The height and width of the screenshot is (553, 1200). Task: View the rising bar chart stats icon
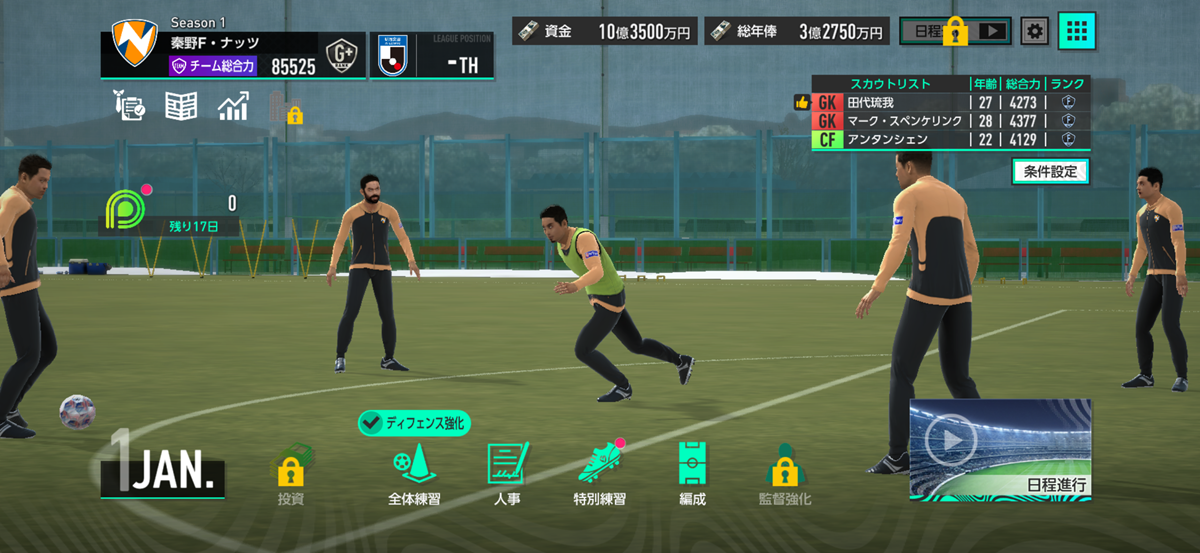pos(233,106)
